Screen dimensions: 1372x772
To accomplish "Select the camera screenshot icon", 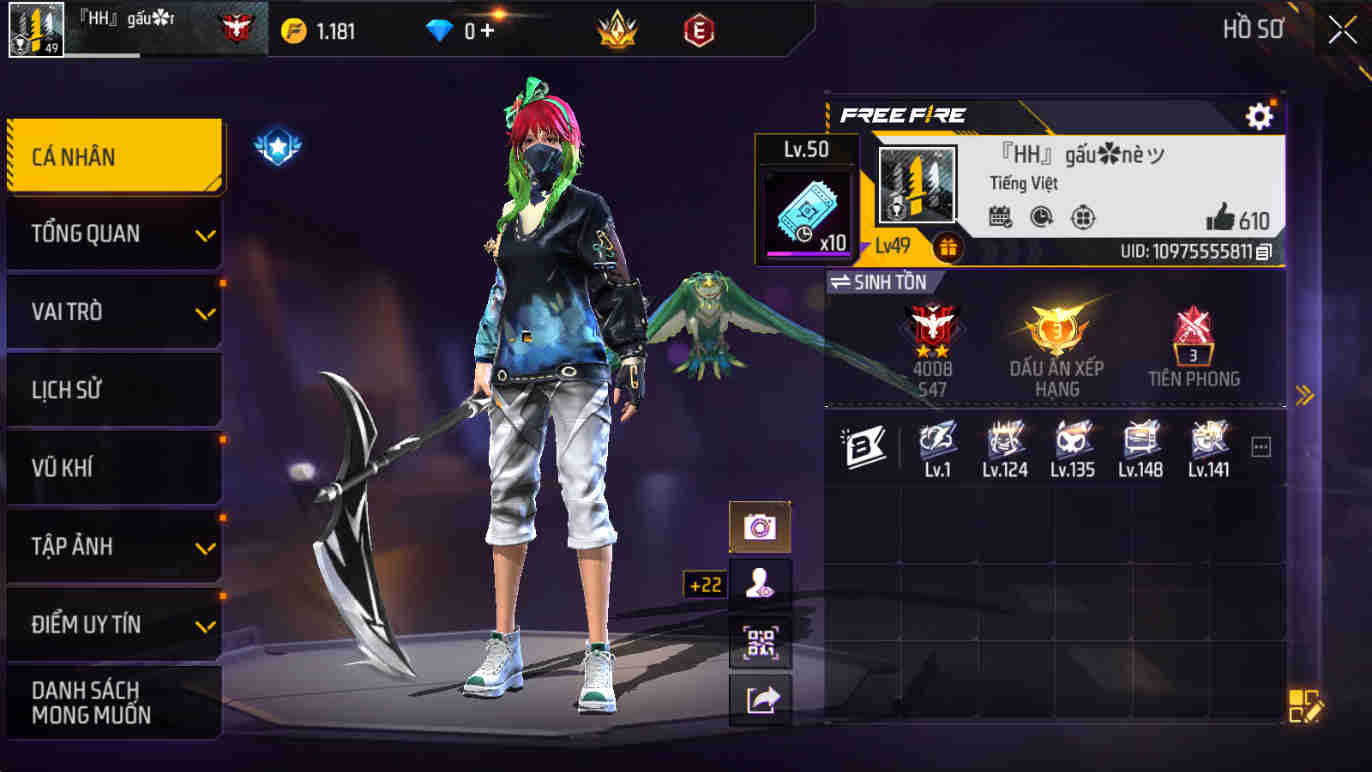I will [760, 525].
